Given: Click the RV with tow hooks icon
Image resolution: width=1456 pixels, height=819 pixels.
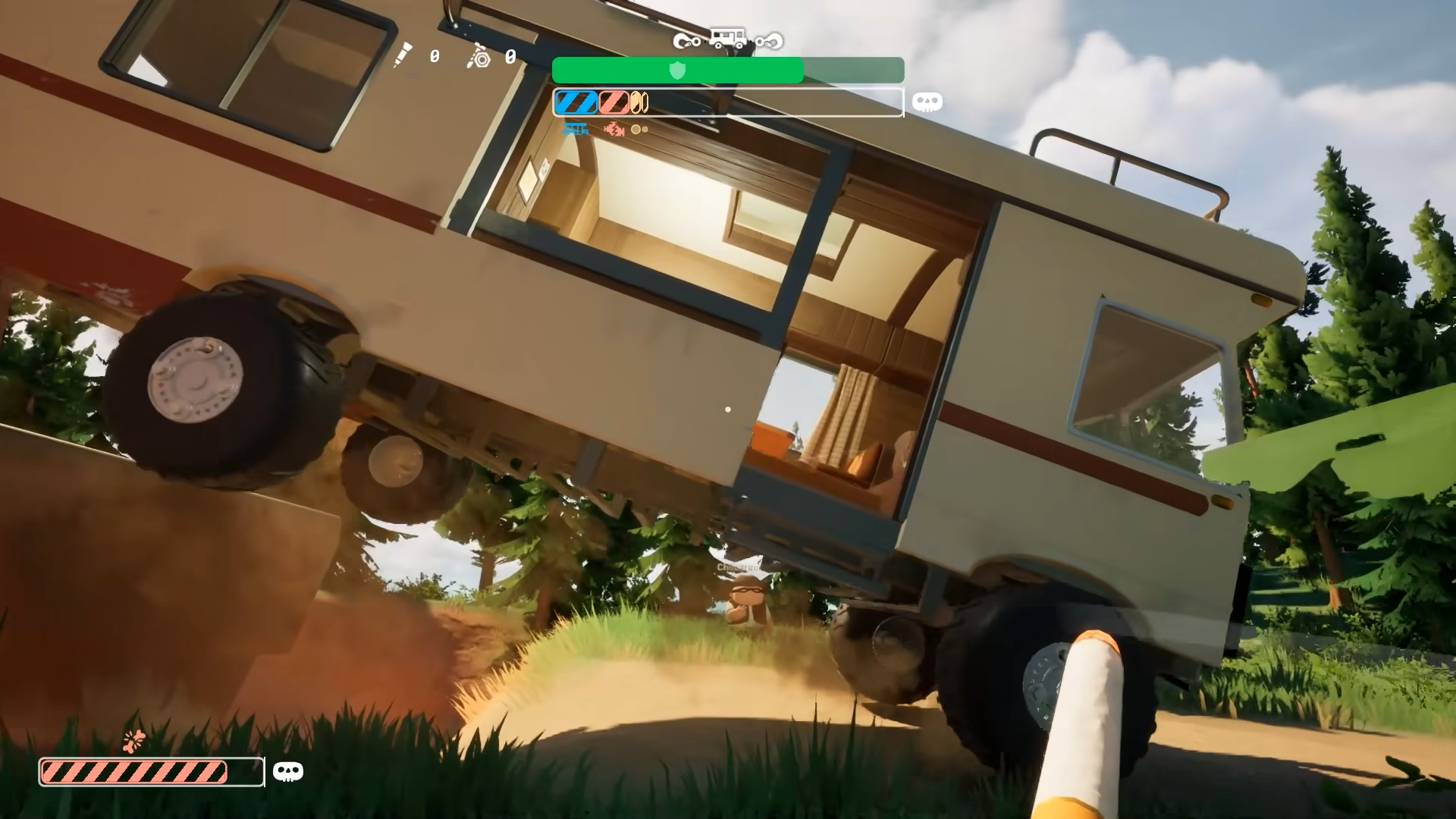Looking at the screenshot, I should tap(728, 39).
